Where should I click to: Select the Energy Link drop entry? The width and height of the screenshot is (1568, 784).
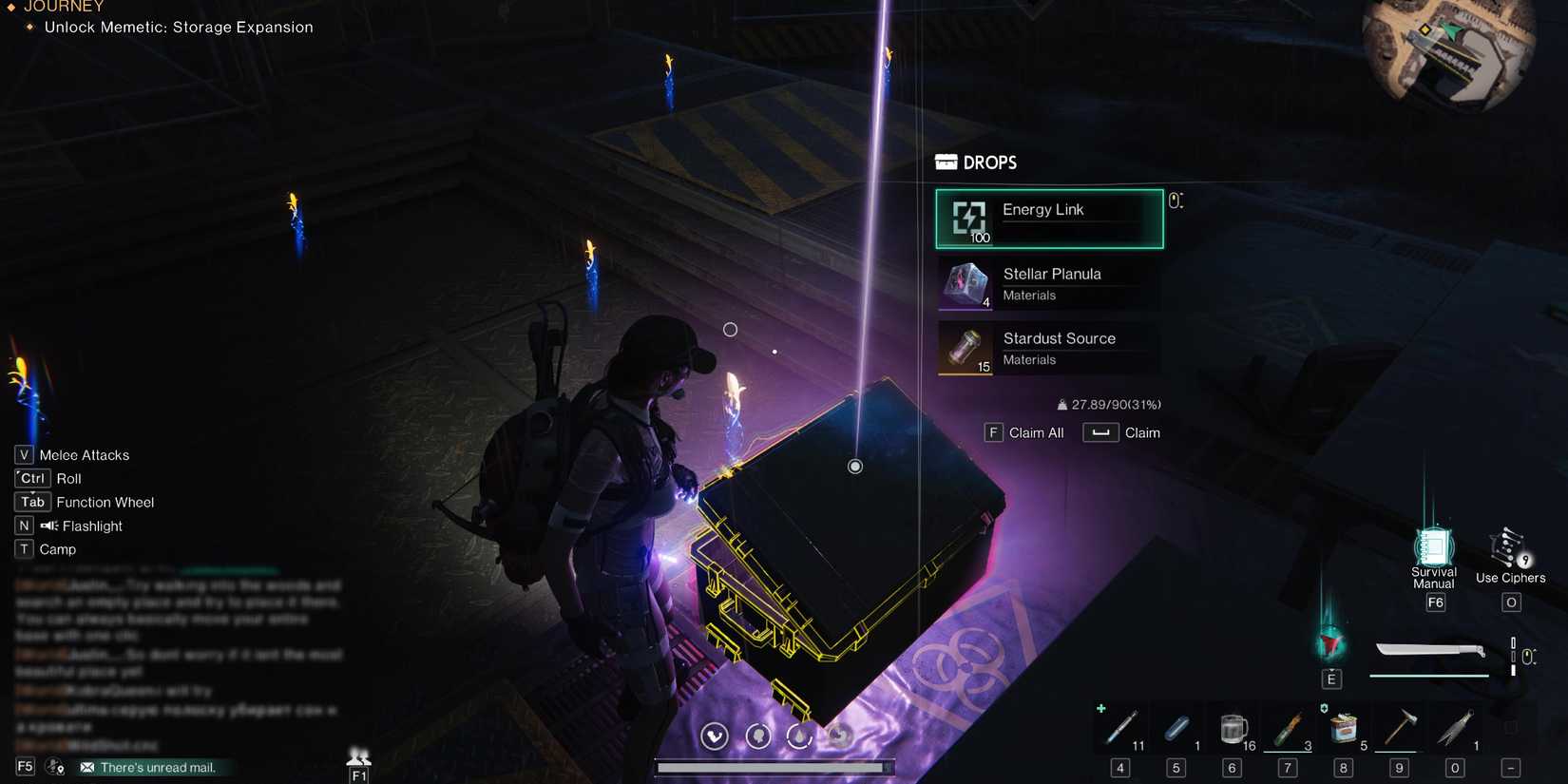click(1048, 218)
